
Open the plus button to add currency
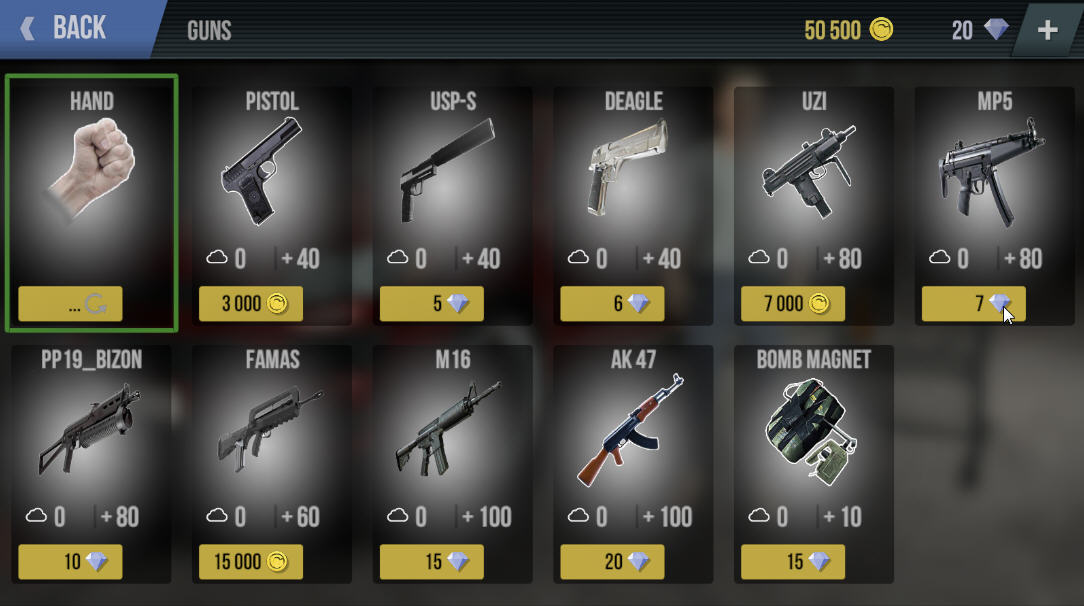pos(1047,30)
